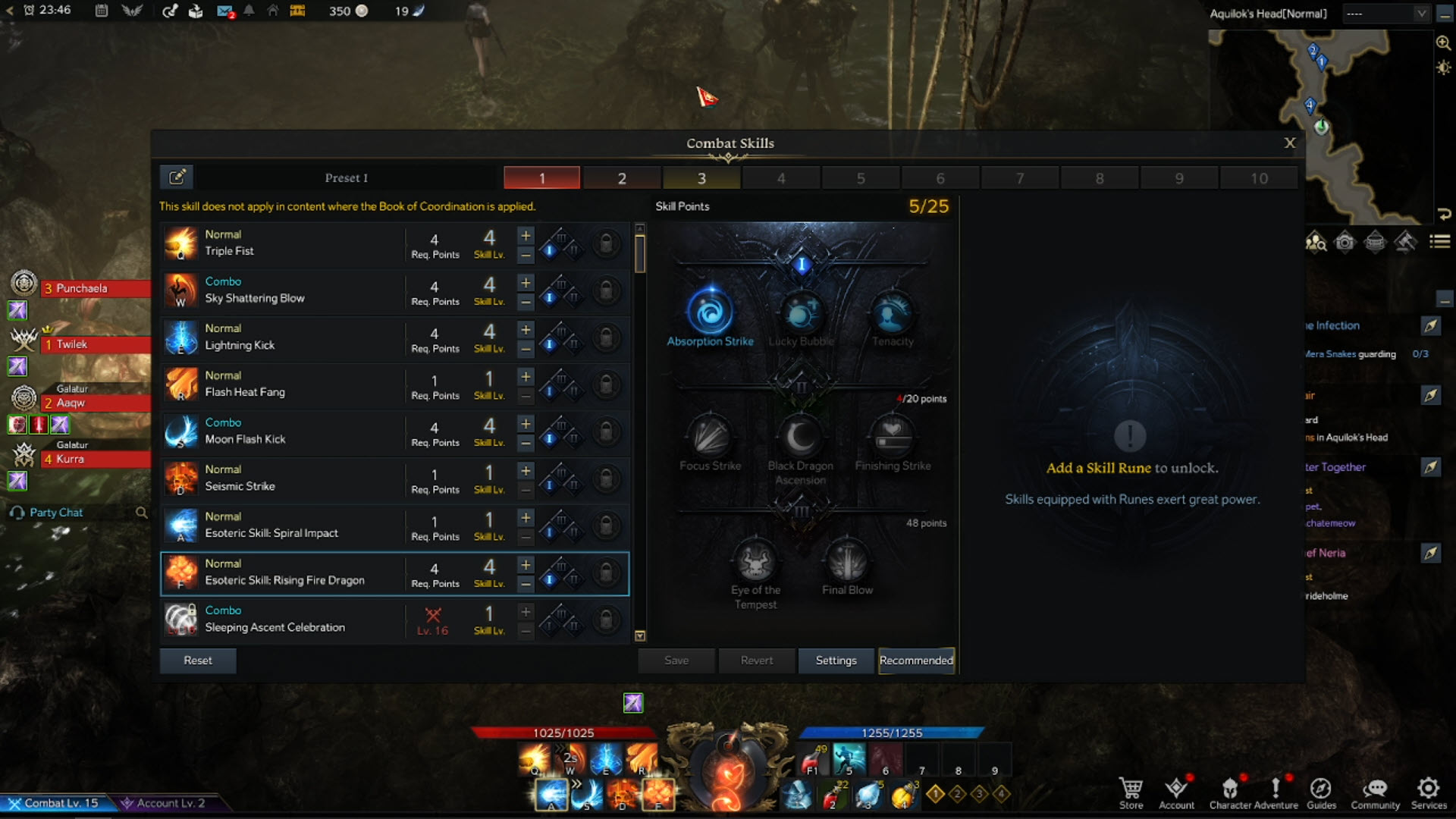Decrease Sky Shattering Blow skill level

[526, 303]
